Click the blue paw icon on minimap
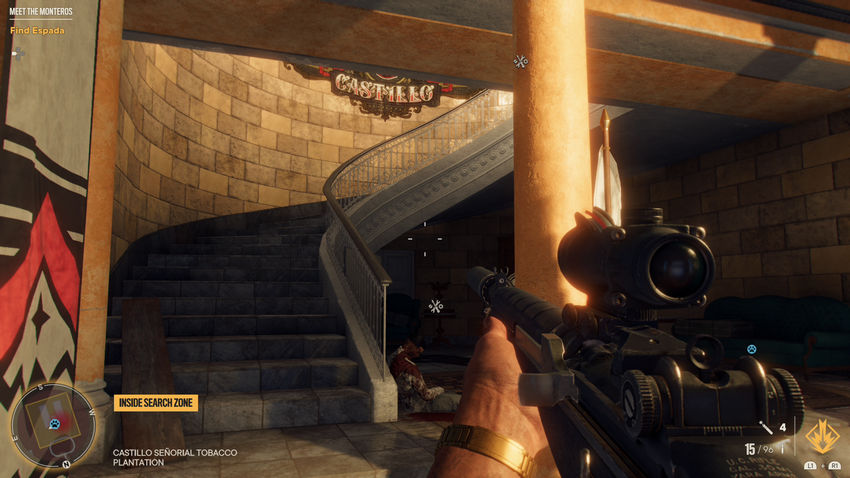850x478 pixels. click(x=54, y=424)
